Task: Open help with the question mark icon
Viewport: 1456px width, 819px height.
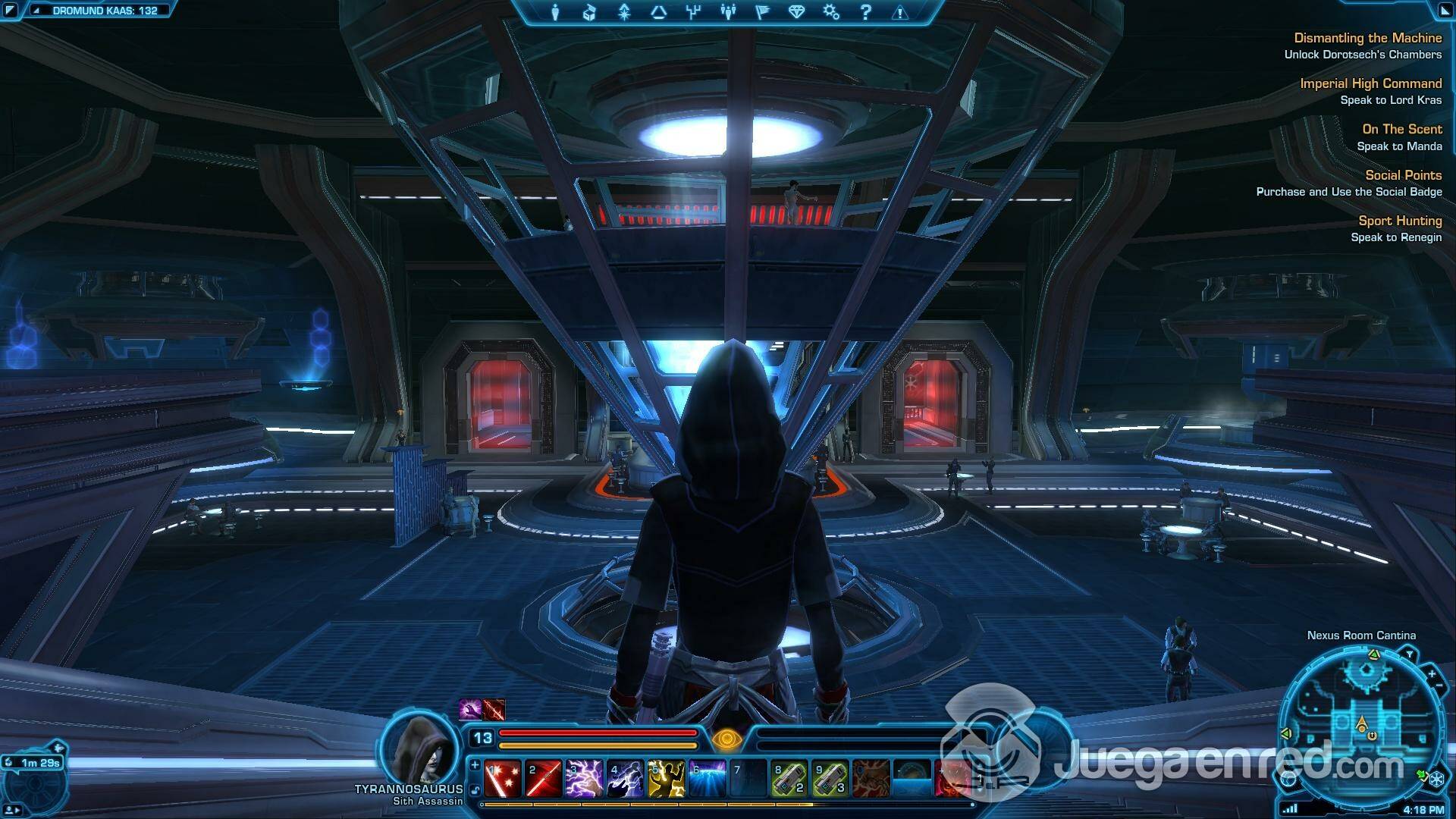Action: pyautogui.click(x=865, y=12)
